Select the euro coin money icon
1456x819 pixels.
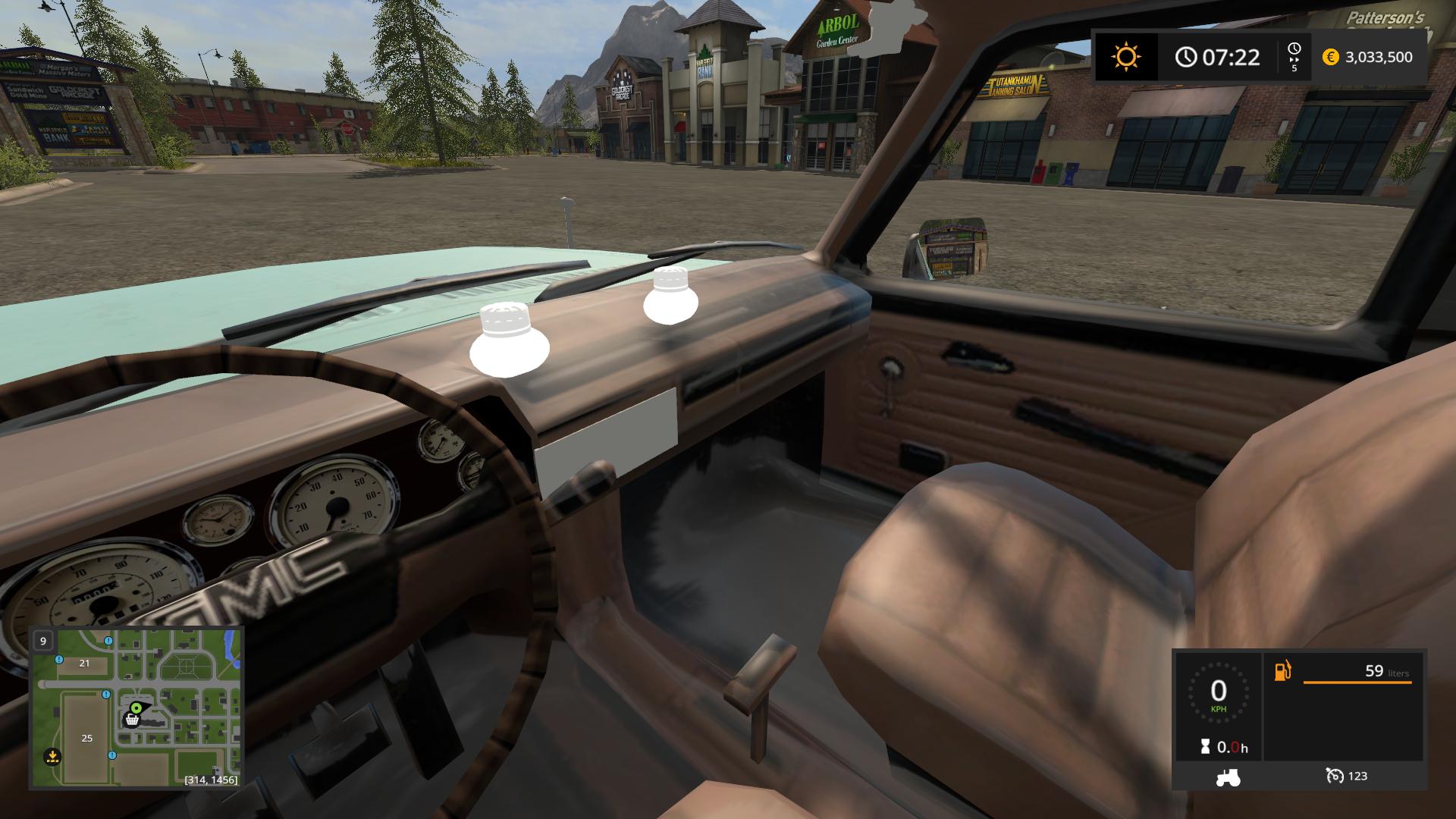[x=1330, y=57]
